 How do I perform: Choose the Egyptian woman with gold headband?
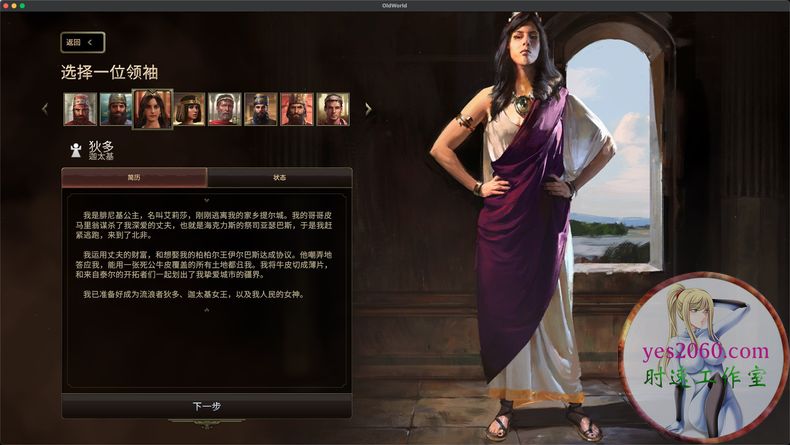tap(189, 109)
